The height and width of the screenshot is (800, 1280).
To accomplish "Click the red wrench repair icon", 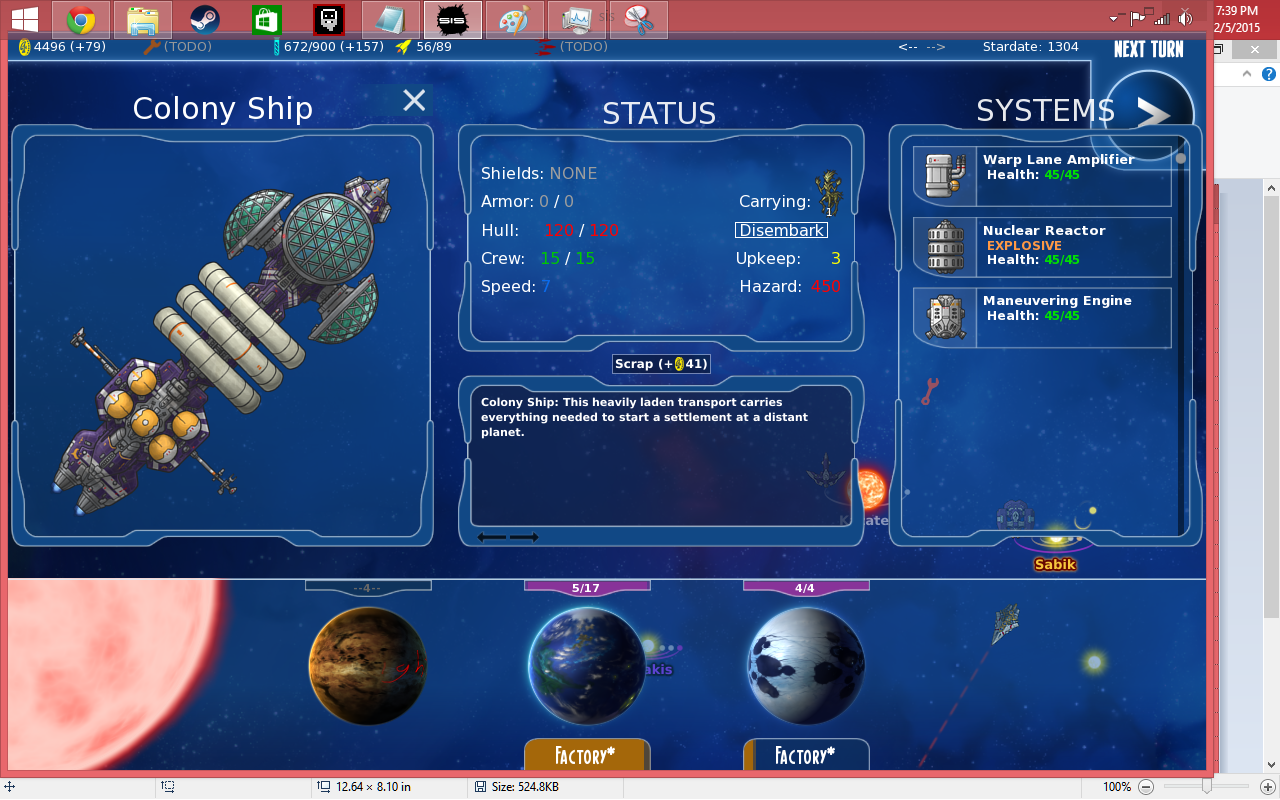I will tap(929, 391).
